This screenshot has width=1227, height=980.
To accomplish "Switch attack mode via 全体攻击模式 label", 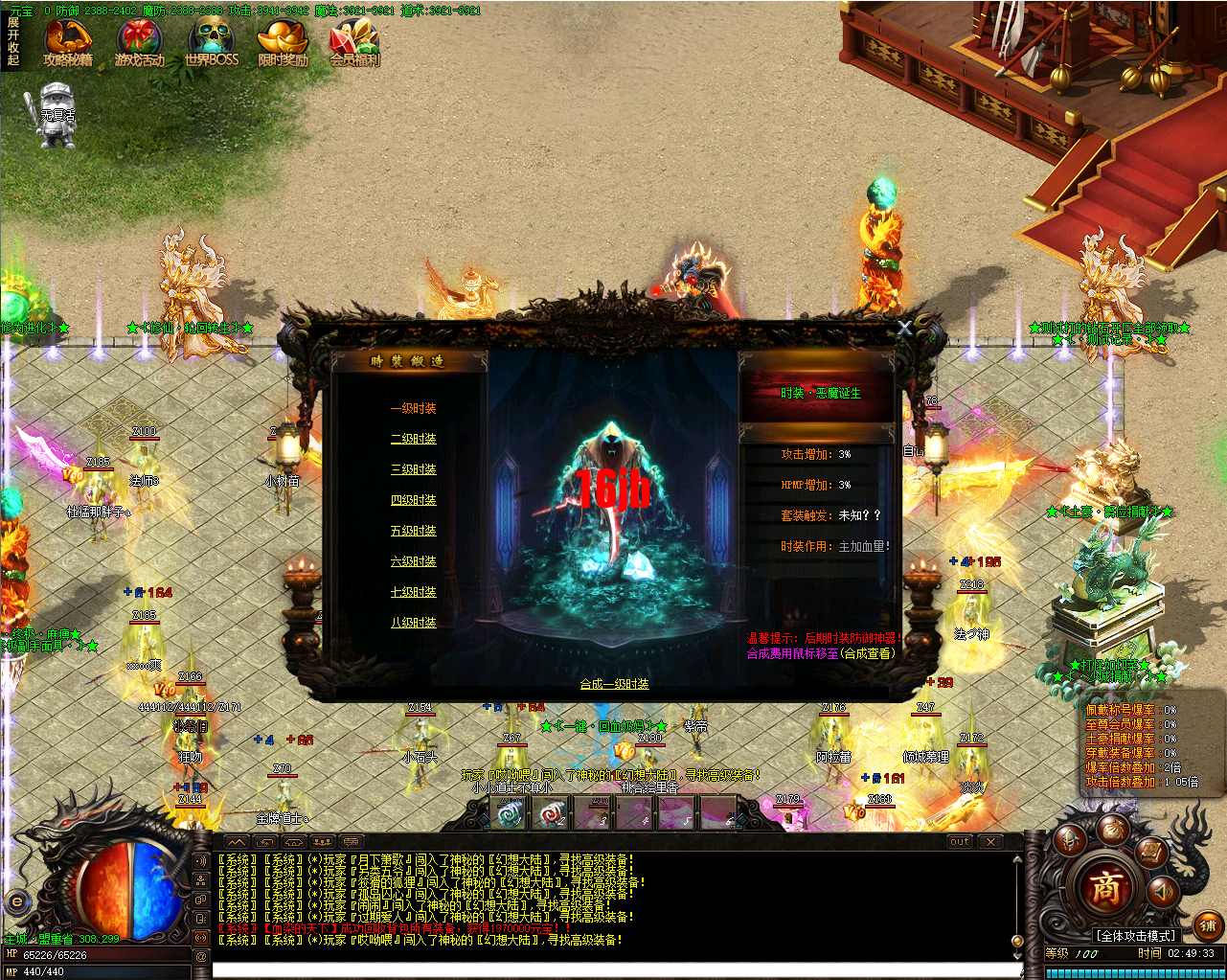I will (x=1136, y=934).
